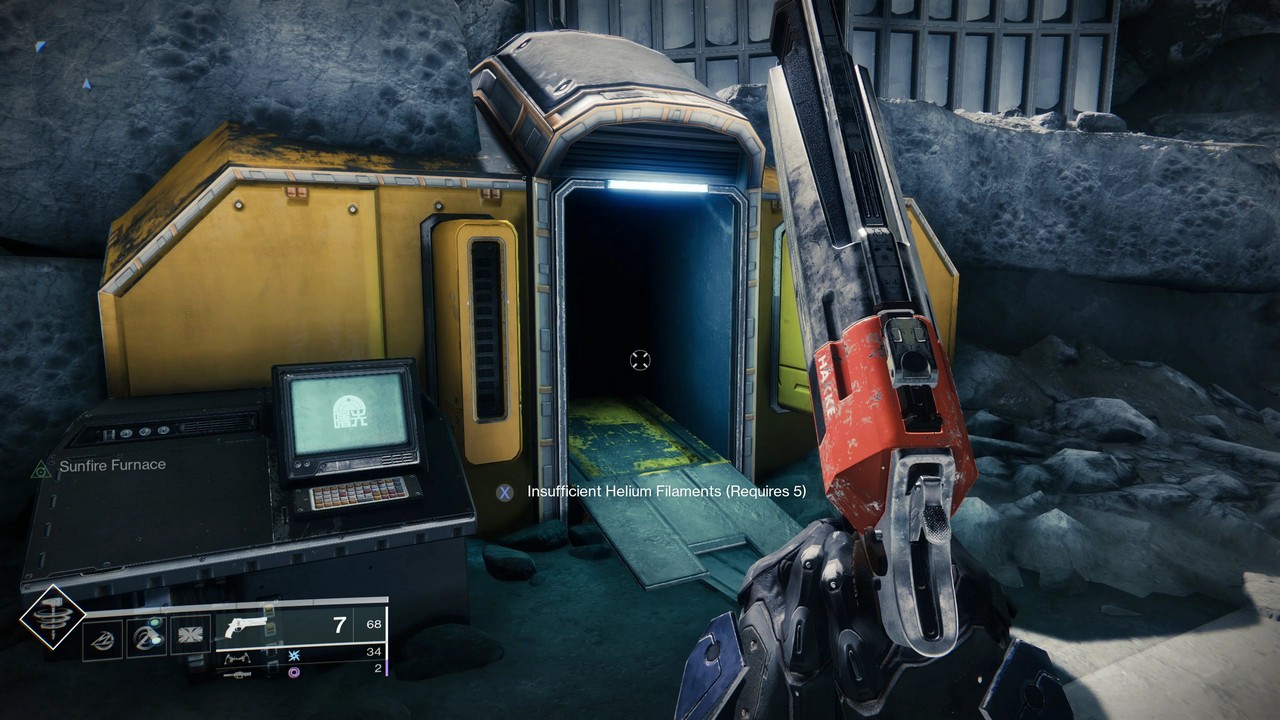1280x720 pixels.
Task: Select the heavy weapon silhouette icon
Action: point(236,673)
